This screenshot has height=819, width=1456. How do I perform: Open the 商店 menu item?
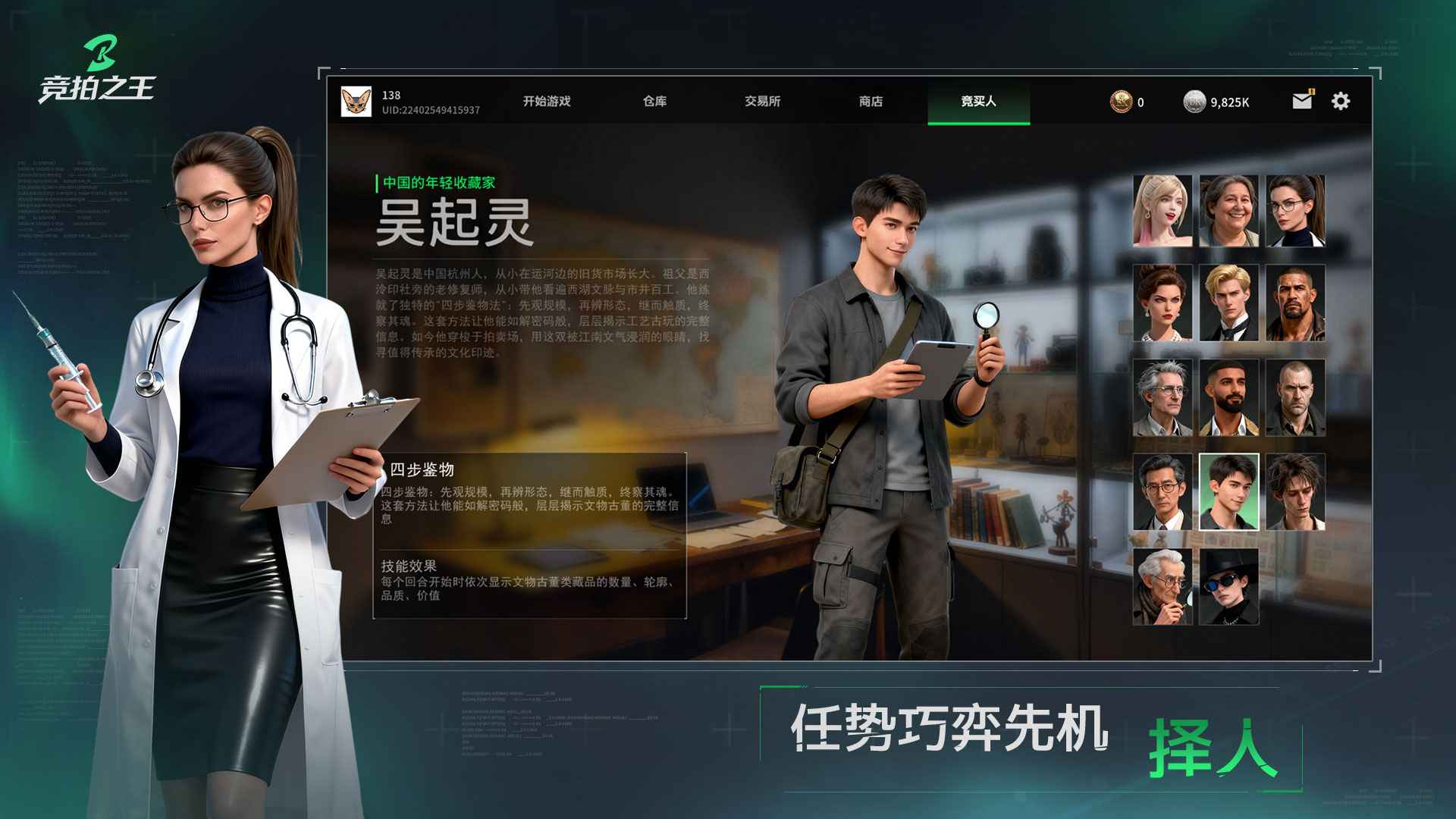[x=872, y=101]
